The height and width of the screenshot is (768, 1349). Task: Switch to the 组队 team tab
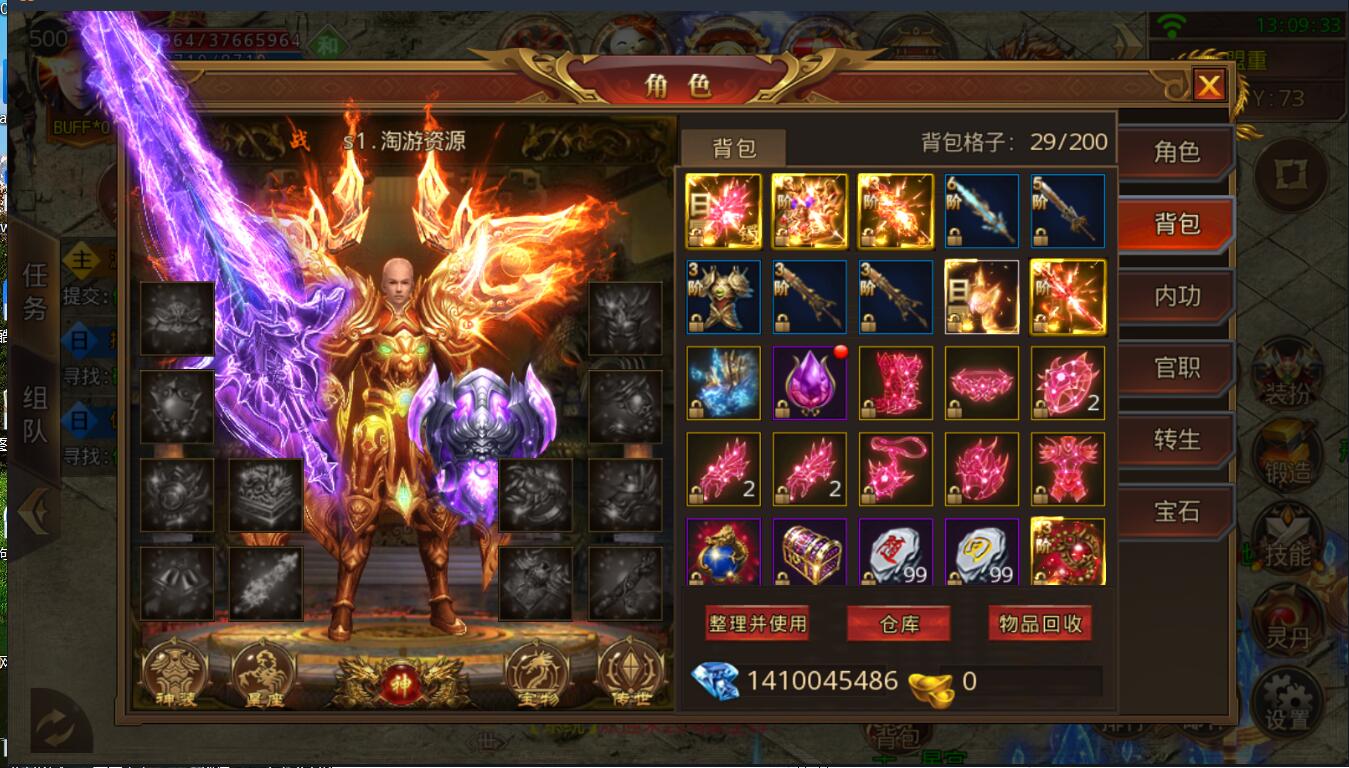pyautogui.click(x=35, y=414)
